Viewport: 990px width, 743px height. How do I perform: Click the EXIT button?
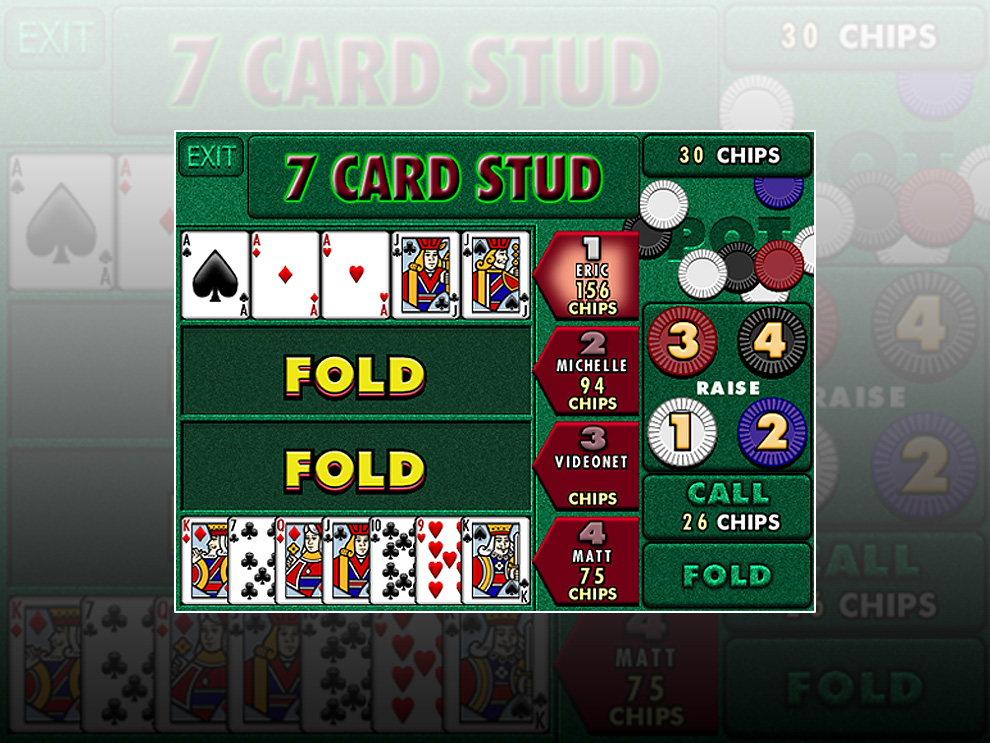point(211,157)
